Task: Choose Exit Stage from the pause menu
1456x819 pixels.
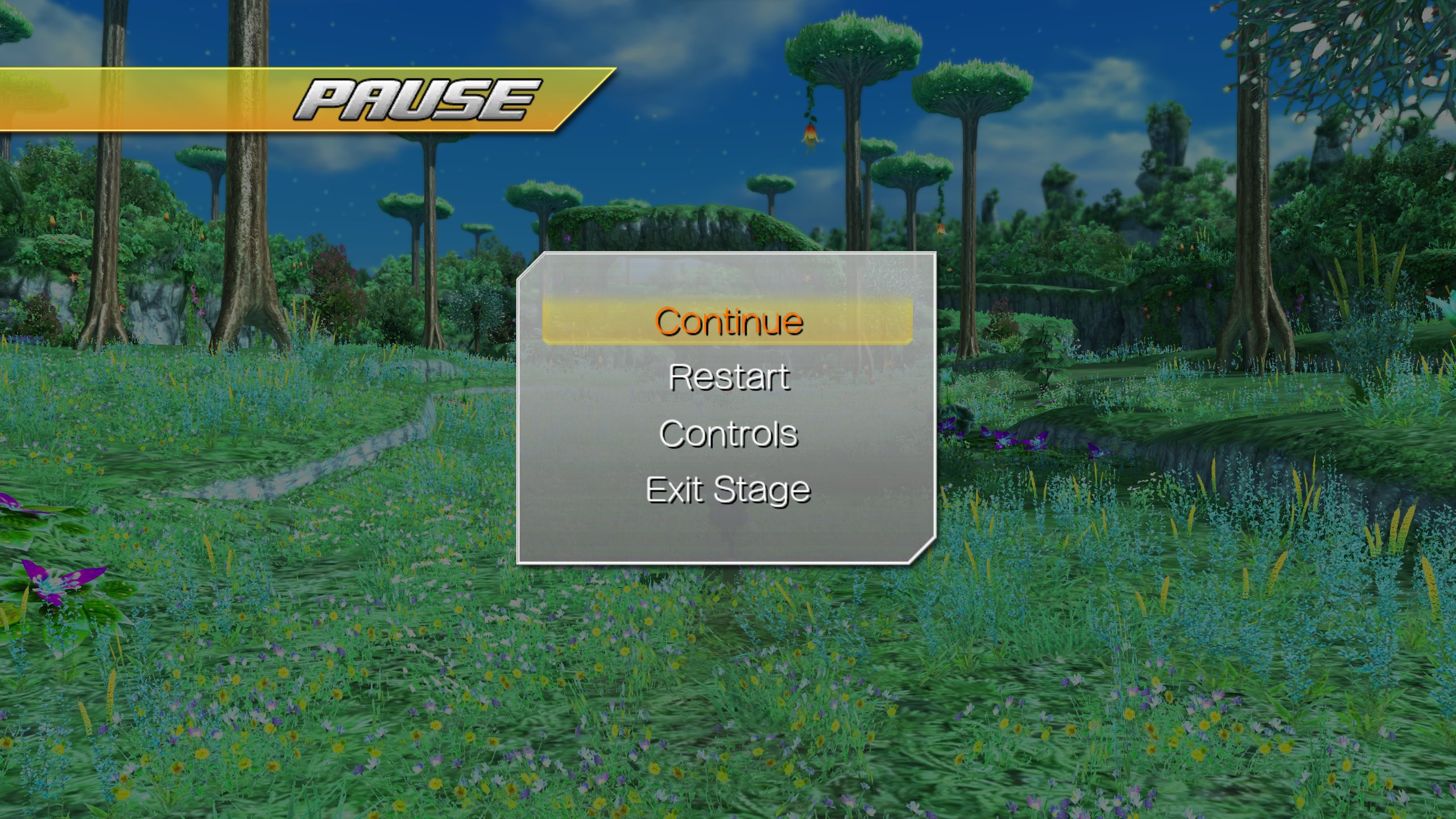Action: coord(730,490)
